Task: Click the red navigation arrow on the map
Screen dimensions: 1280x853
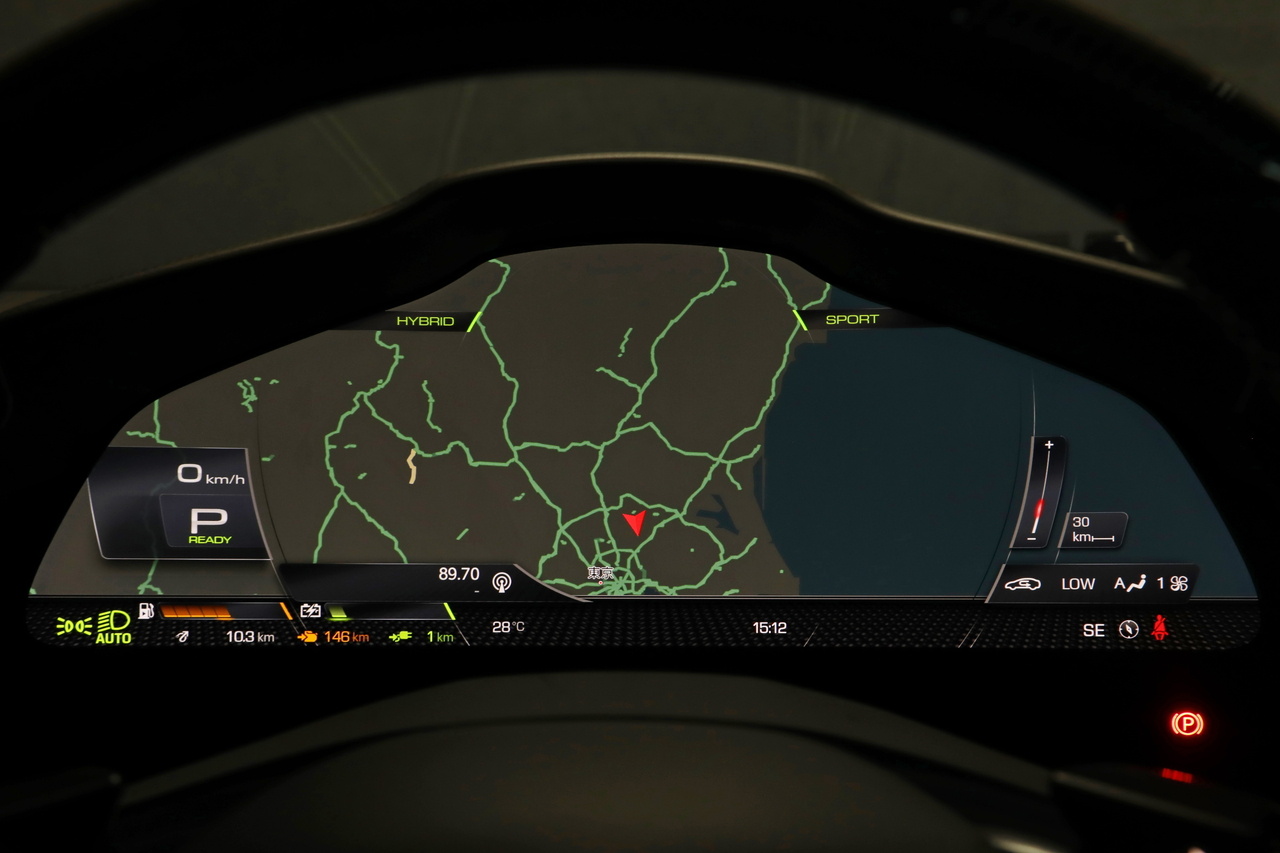Action: click(634, 523)
